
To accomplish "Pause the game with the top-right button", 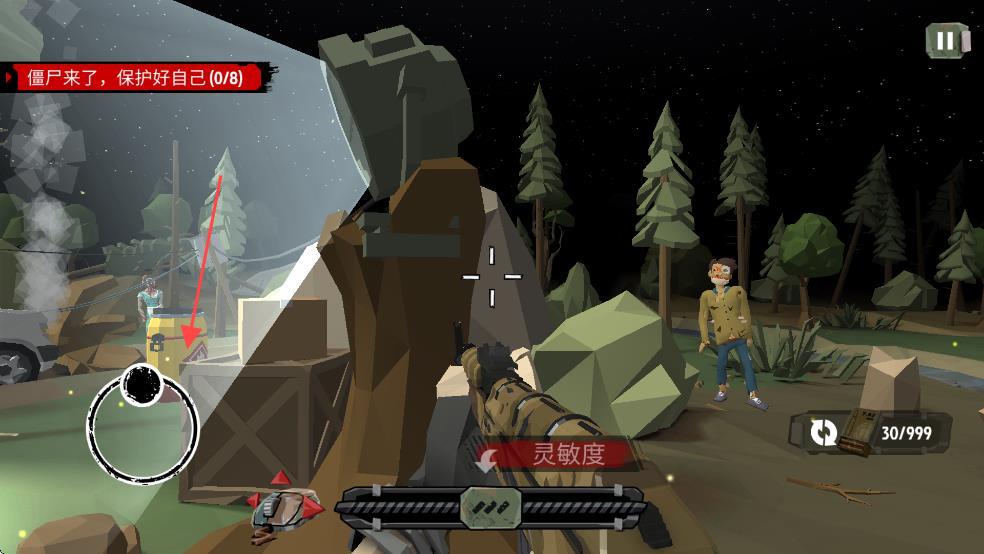I will [945, 40].
